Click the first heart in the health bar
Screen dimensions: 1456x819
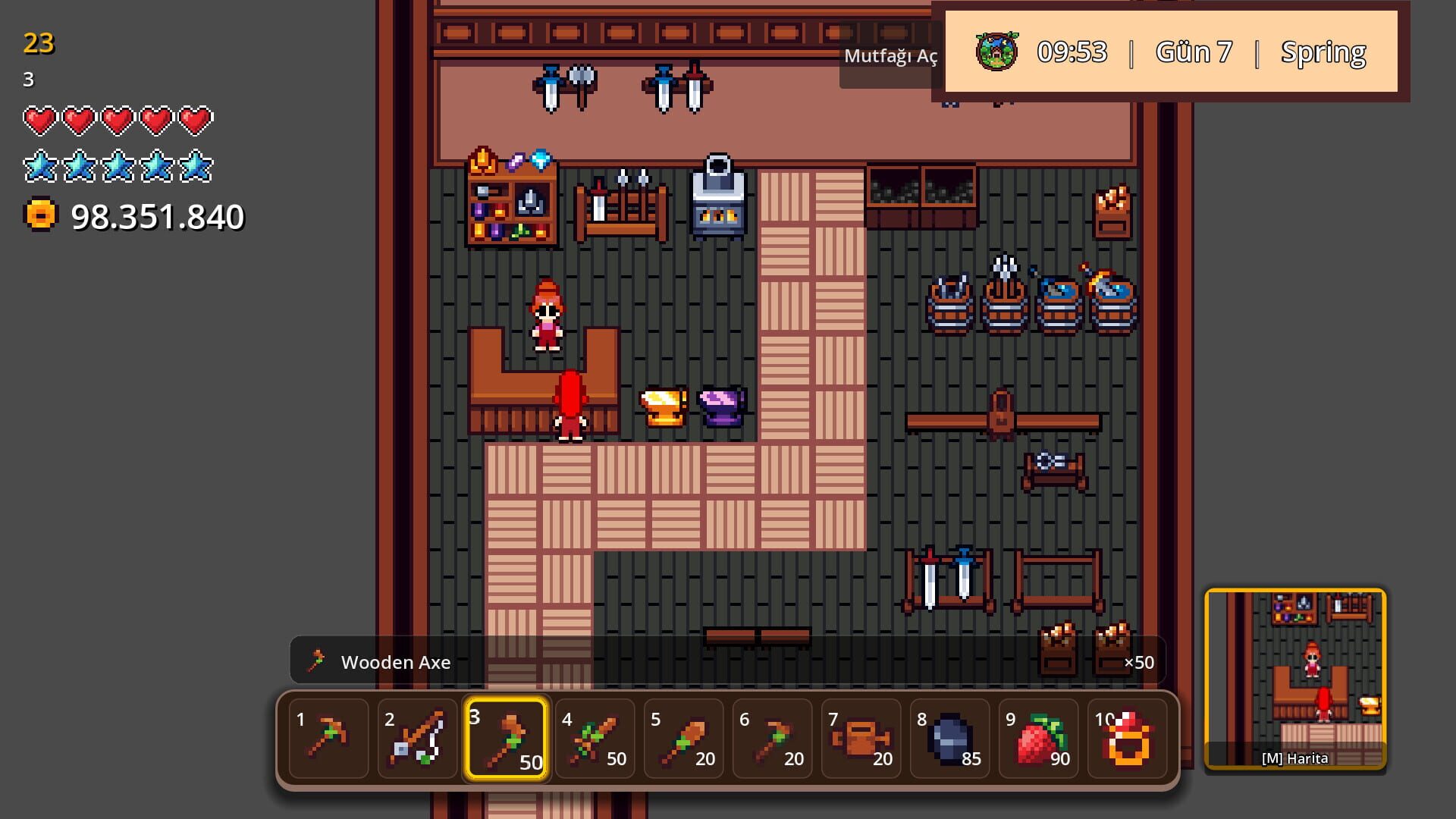pos(40,119)
